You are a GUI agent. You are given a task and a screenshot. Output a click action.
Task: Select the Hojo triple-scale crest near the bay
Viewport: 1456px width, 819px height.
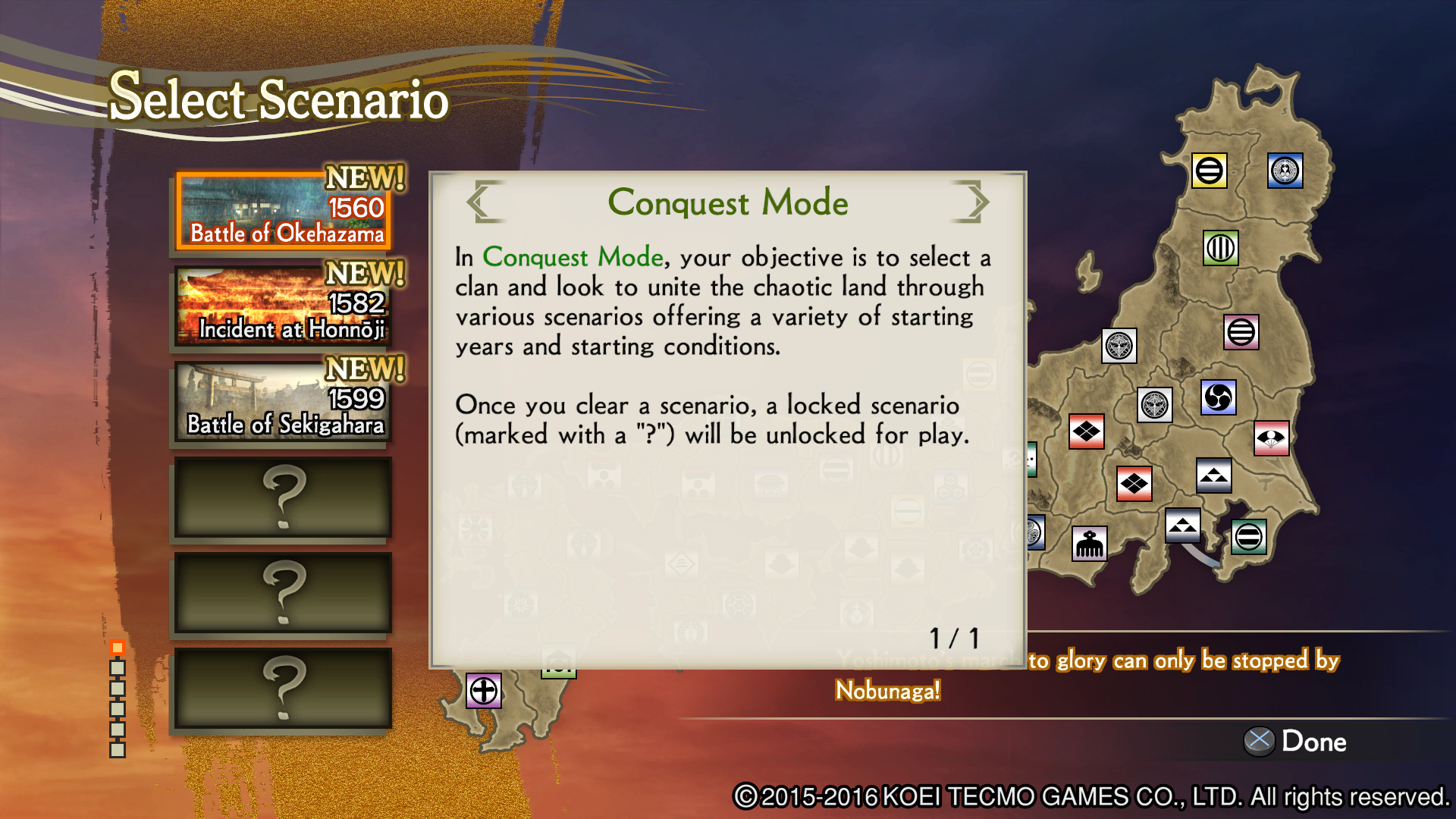[1184, 526]
